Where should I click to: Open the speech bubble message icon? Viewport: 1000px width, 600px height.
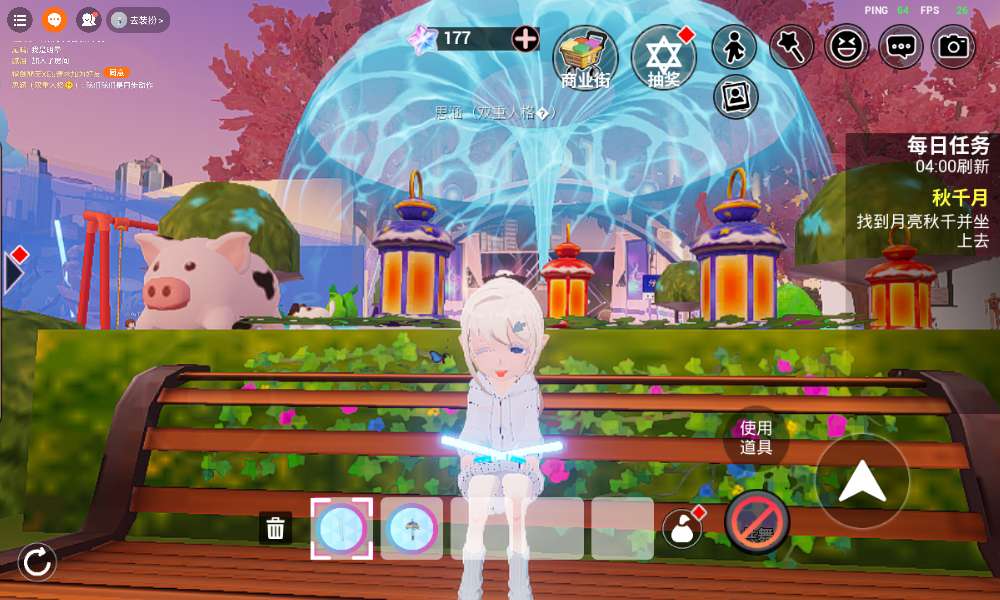[900, 46]
